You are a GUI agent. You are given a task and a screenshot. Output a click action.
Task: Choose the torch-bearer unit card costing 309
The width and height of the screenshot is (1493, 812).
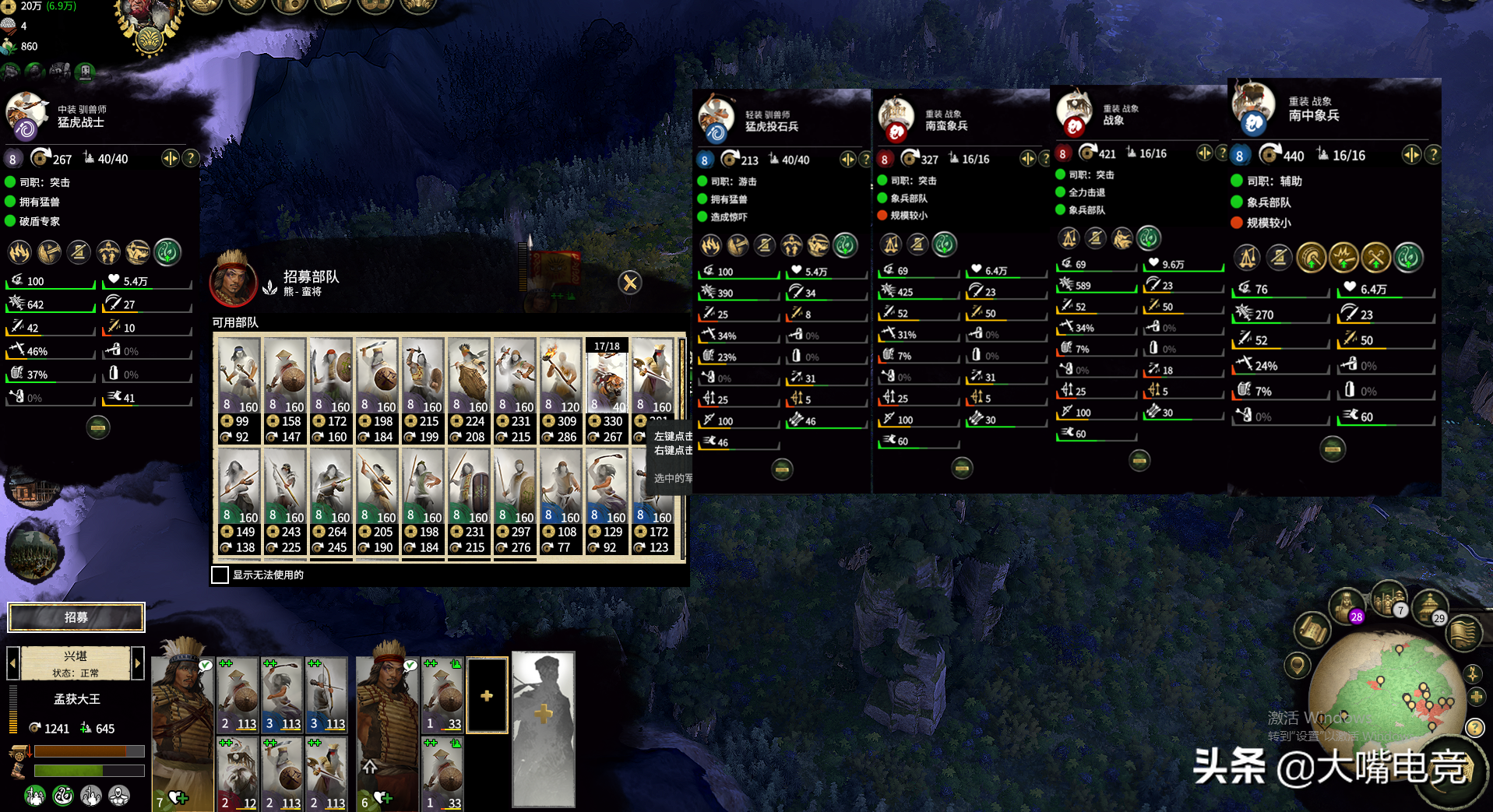561,391
